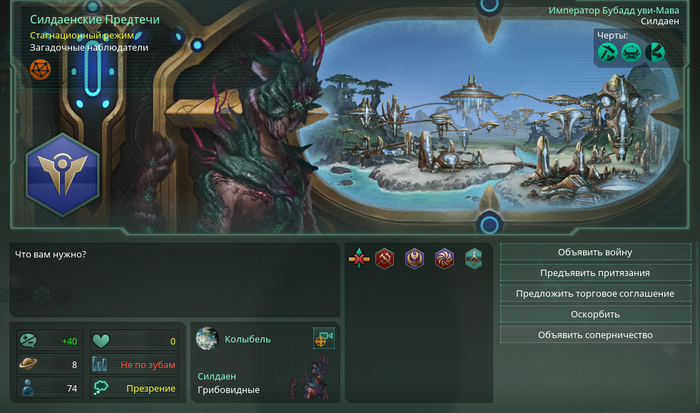Viewport: 700px width, 413px height.
Task: Click the teal hexagon ethic icon
Action: pyautogui.click(x=473, y=259)
